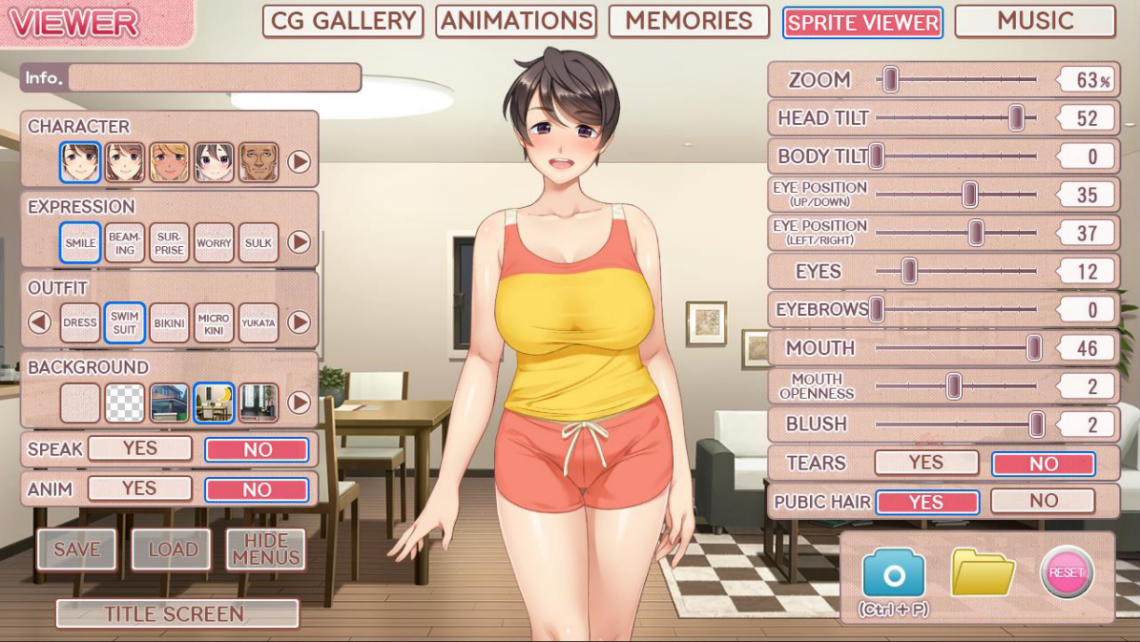1140x642 pixels.
Task: Return to the Title Screen
Action: [x=177, y=614]
